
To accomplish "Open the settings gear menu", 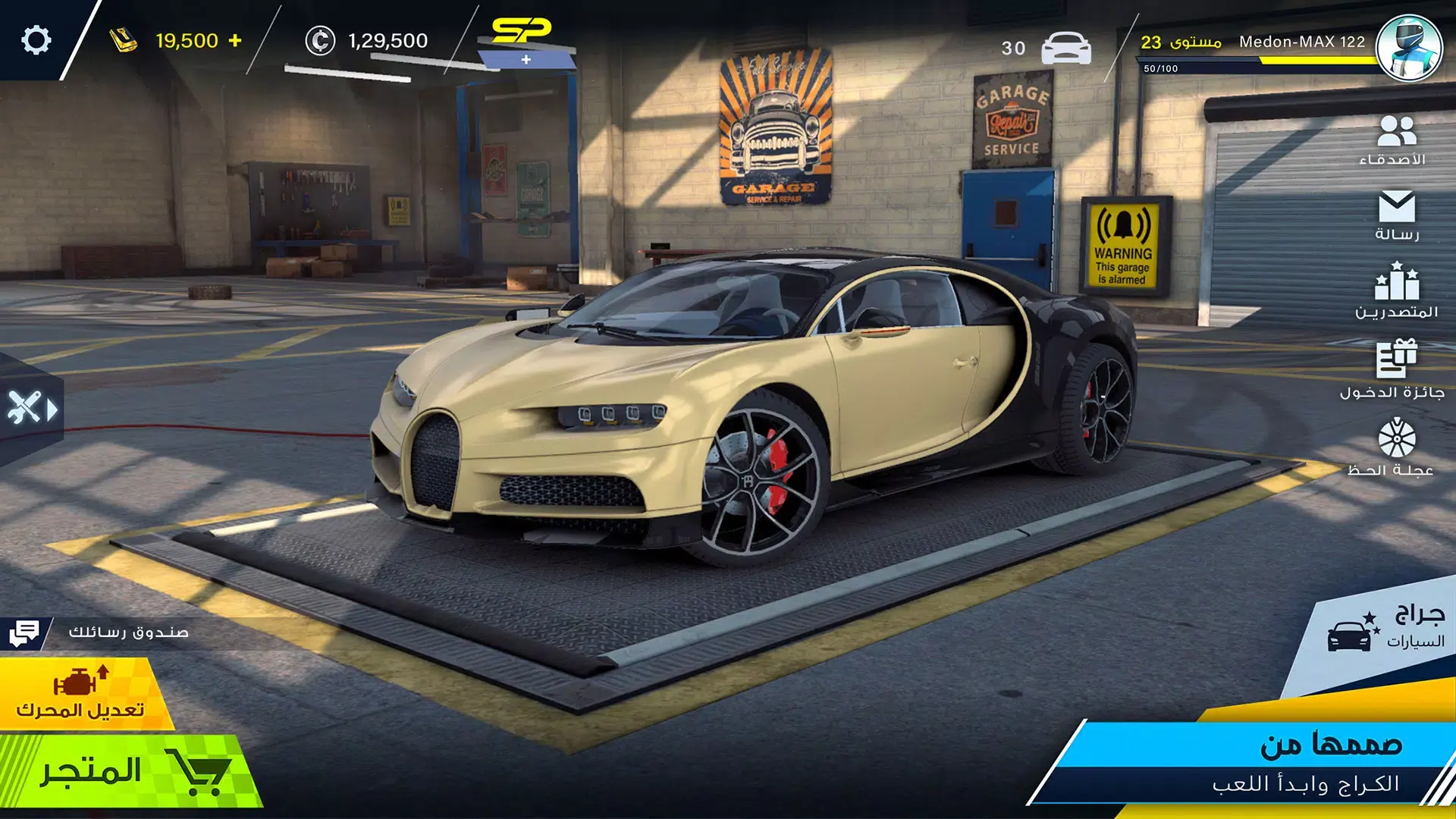I will (36, 40).
